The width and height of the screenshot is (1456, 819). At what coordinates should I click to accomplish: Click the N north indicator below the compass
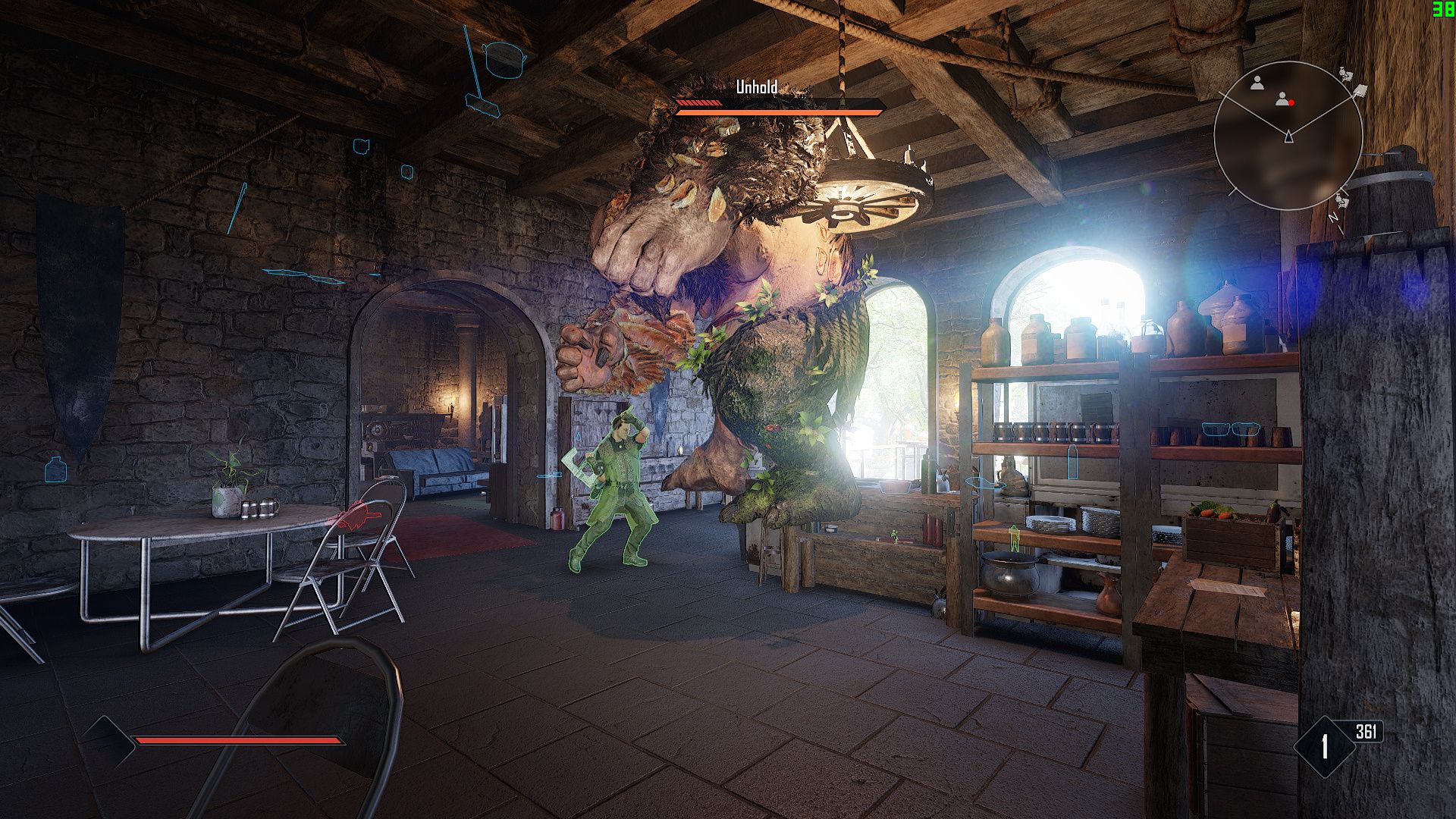click(x=1333, y=217)
